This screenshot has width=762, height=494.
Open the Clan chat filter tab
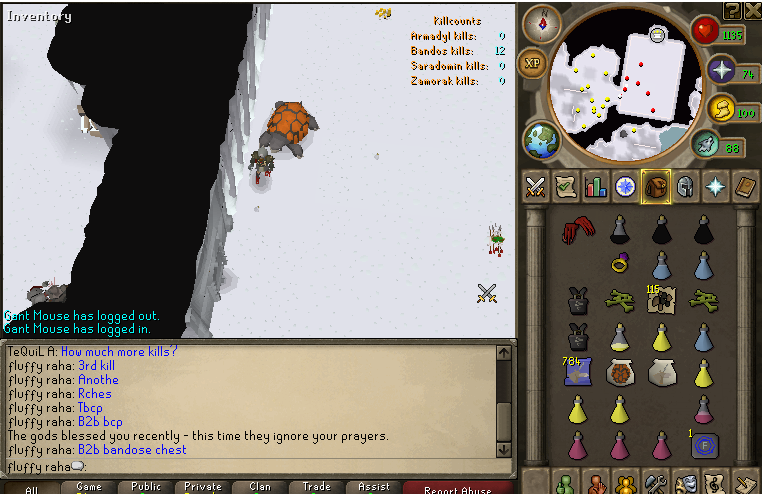(260, 487)
